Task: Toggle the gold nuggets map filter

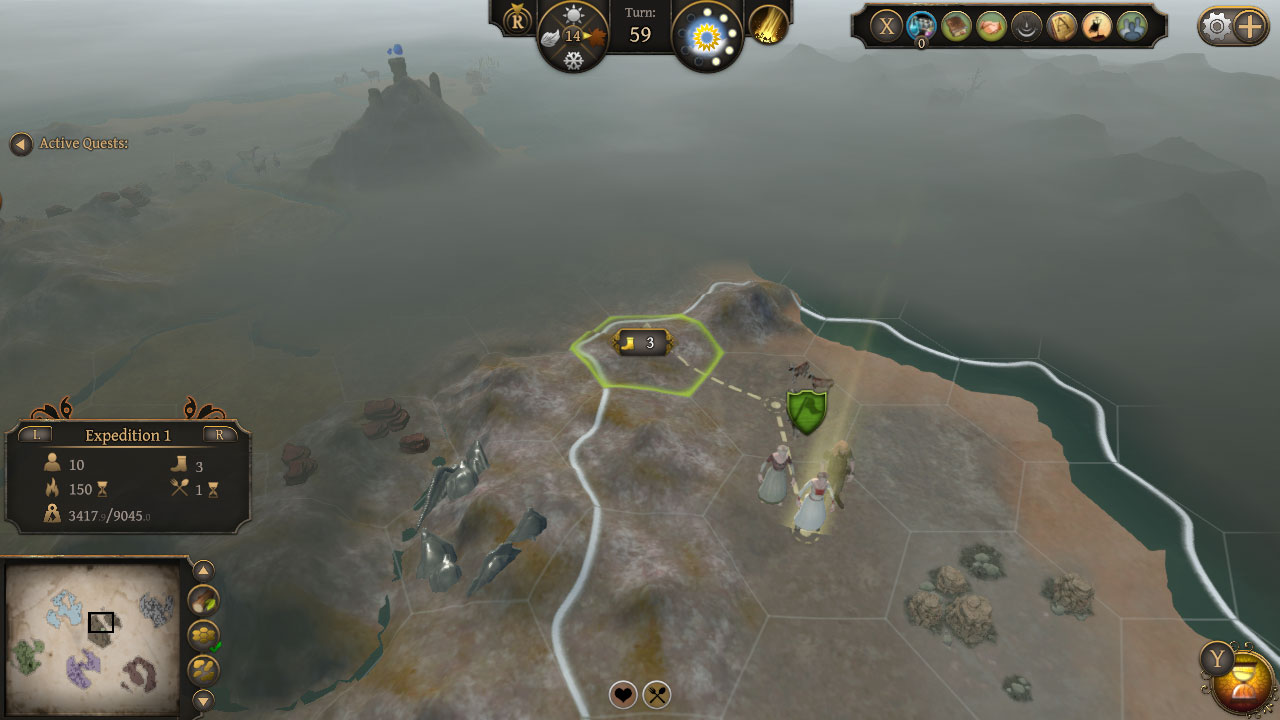Action: 203,669
